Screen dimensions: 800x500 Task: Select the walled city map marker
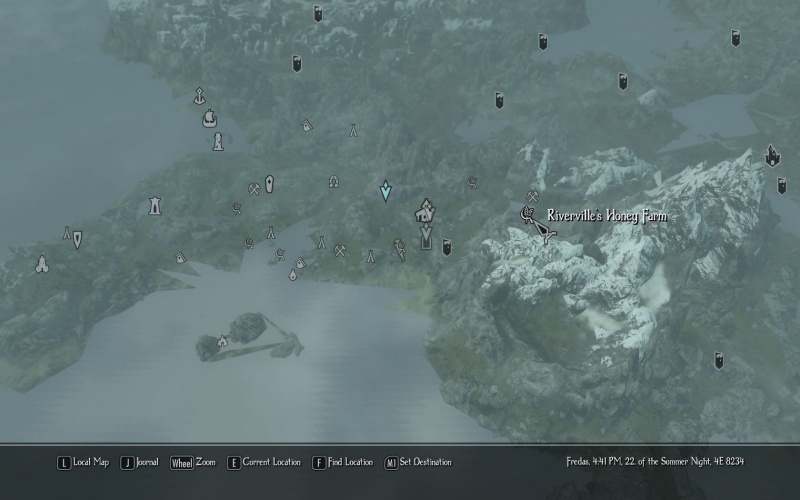pos(425,211)
